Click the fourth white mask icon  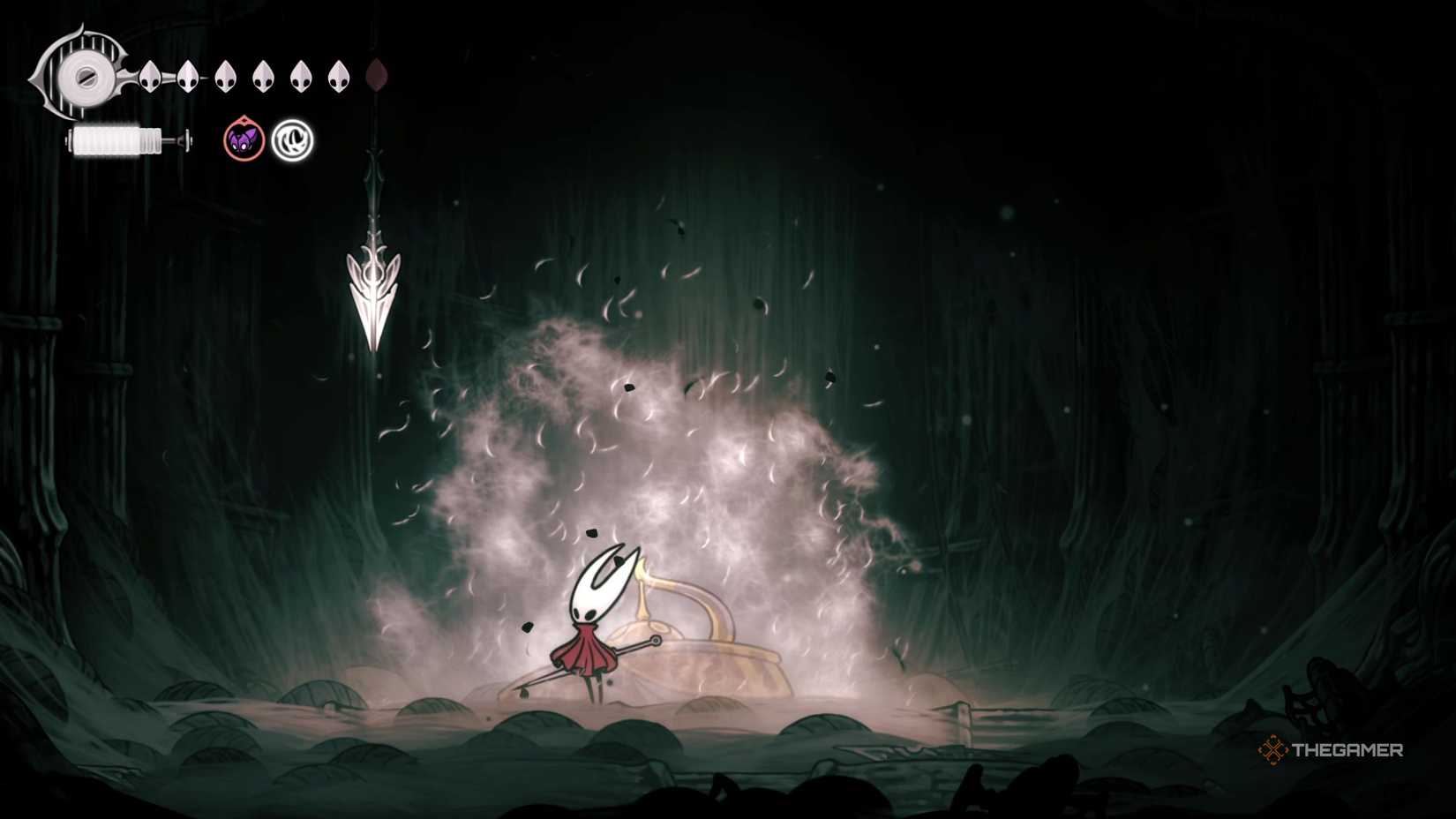263,75
